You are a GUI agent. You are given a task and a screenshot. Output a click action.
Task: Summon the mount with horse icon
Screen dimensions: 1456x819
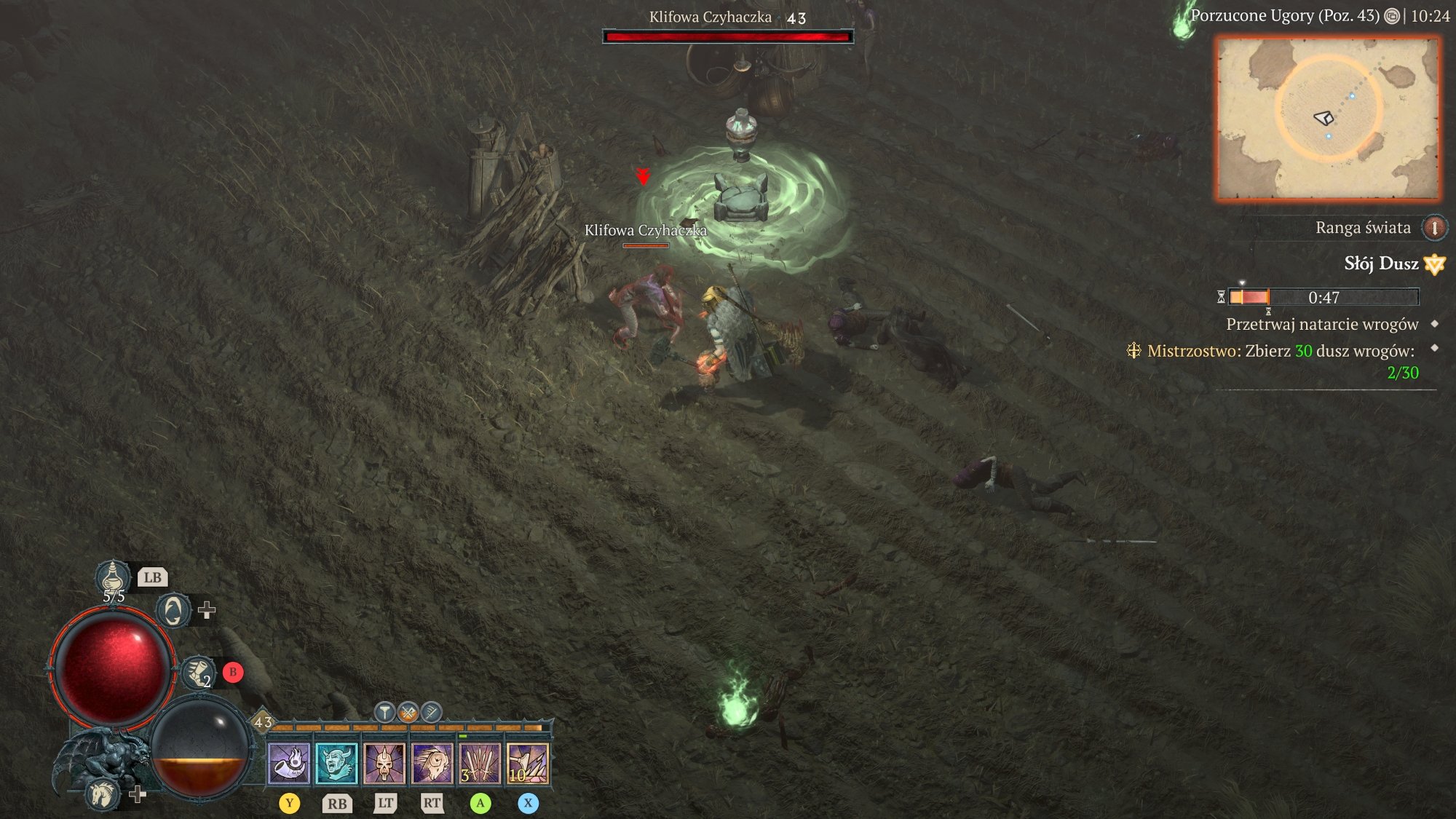tap(102, 794)
